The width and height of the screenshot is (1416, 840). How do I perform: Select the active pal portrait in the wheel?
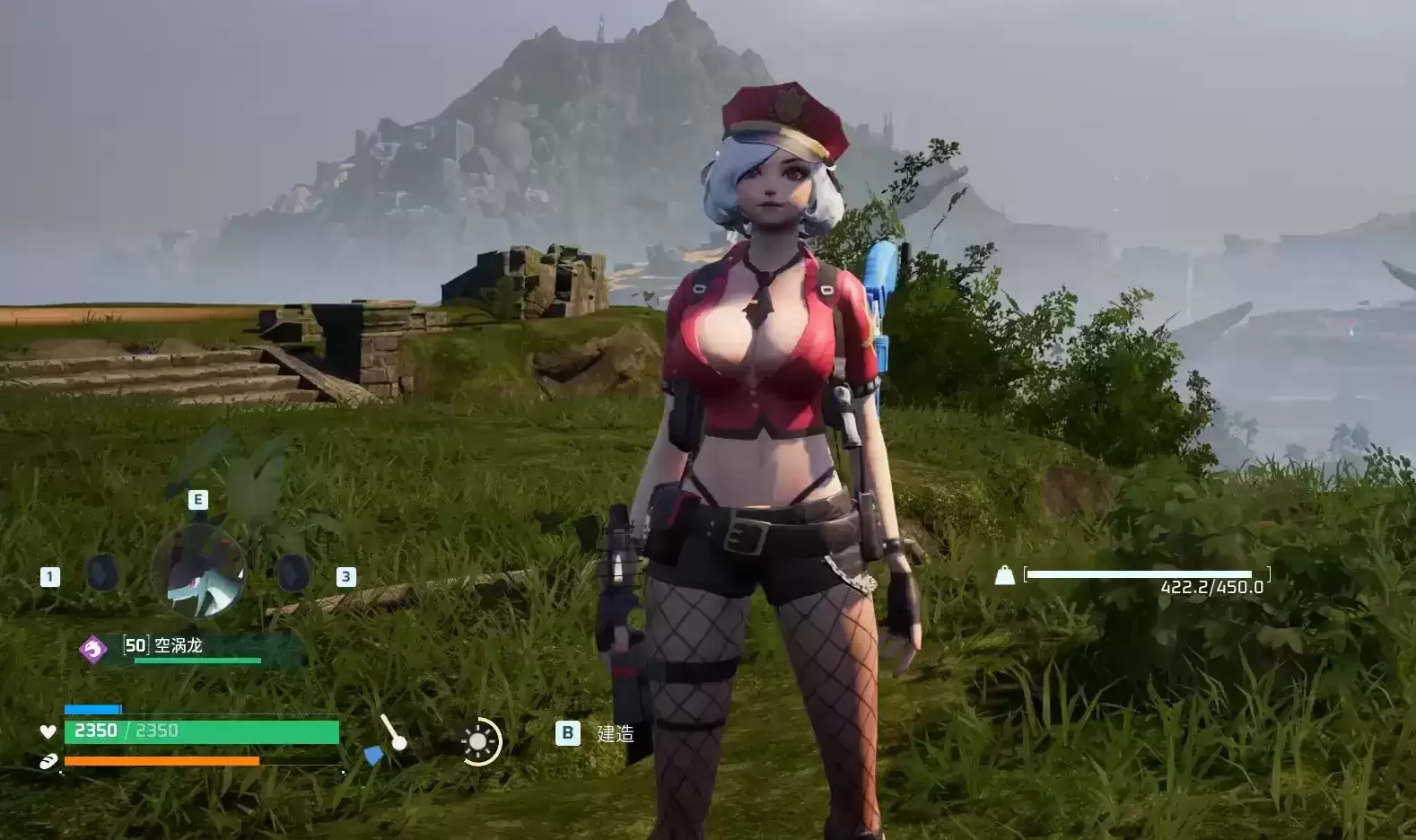tap(198, 573)
